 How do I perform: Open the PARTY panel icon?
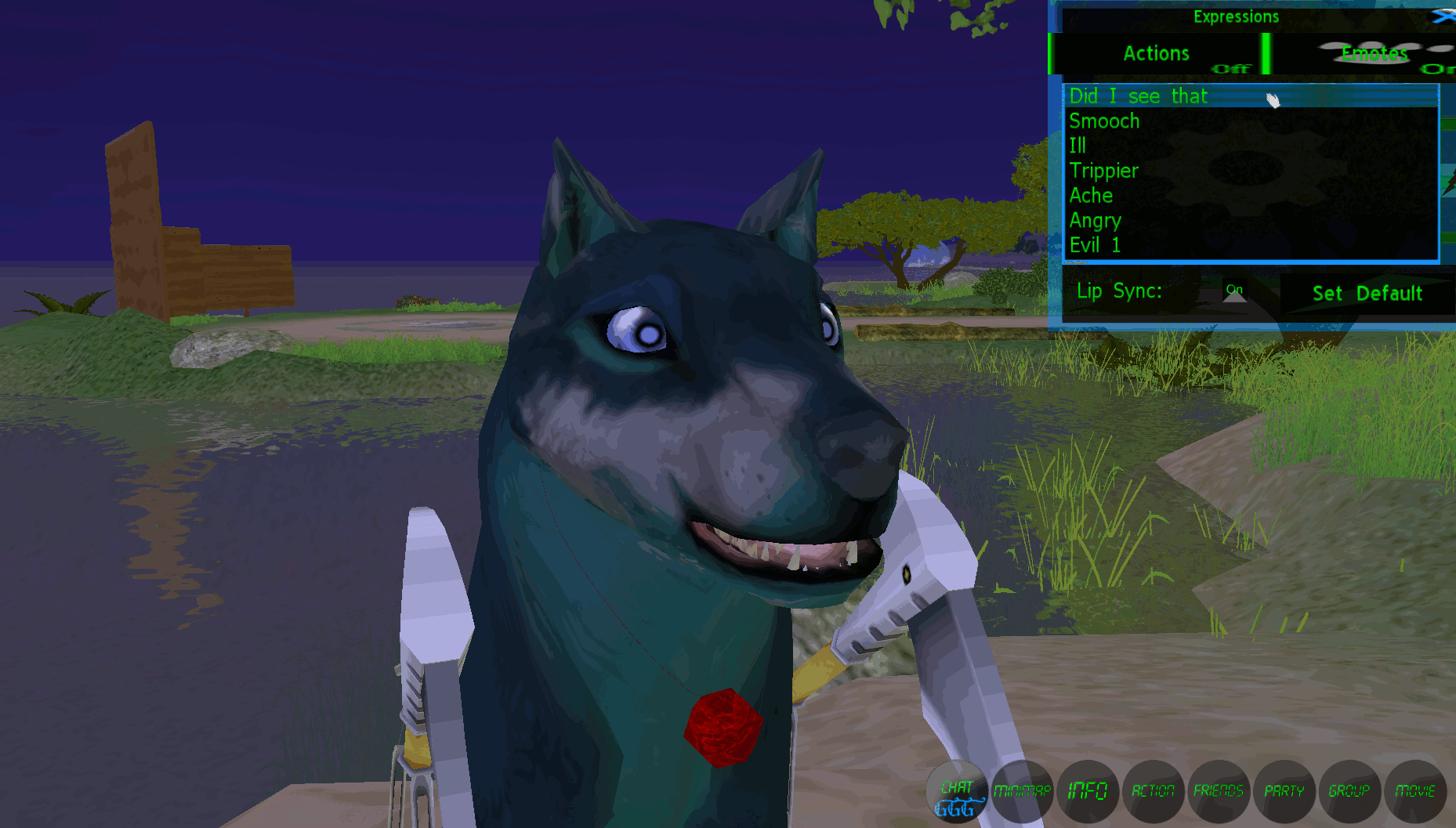pos(1284,792)
